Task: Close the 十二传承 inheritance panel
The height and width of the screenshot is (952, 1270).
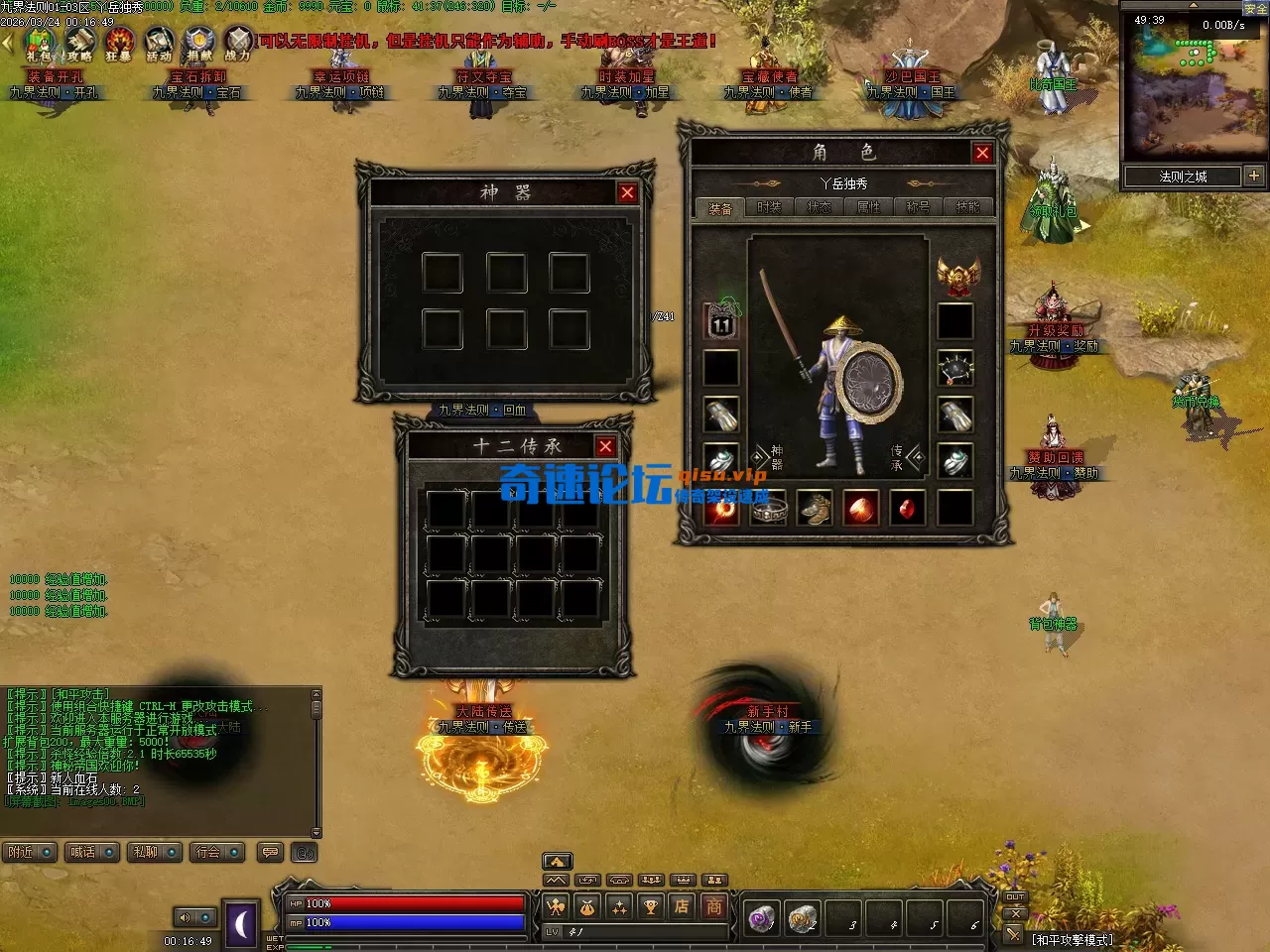Action: point(605,447)
